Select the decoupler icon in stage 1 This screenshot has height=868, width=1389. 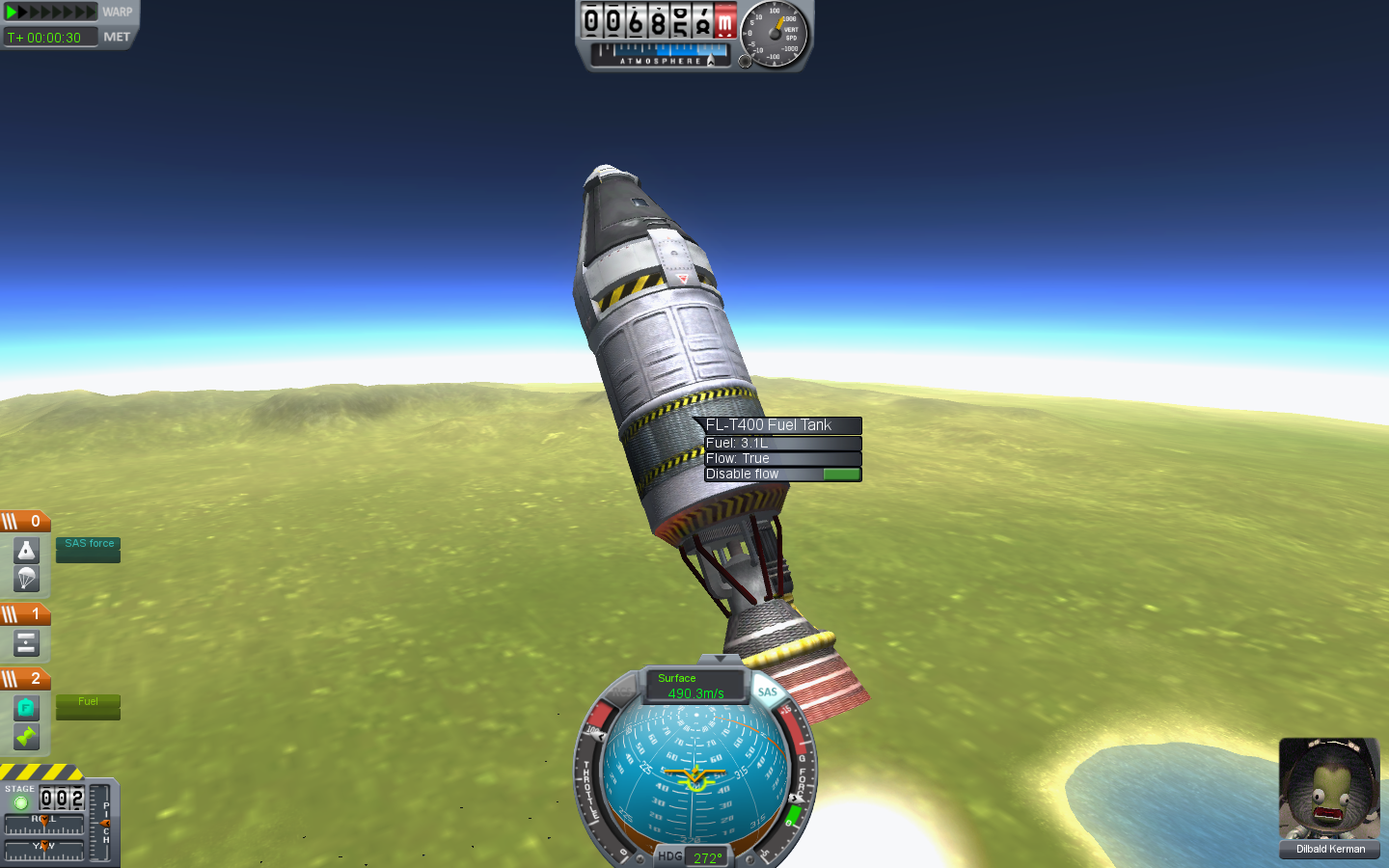click(x=26, y=643)
